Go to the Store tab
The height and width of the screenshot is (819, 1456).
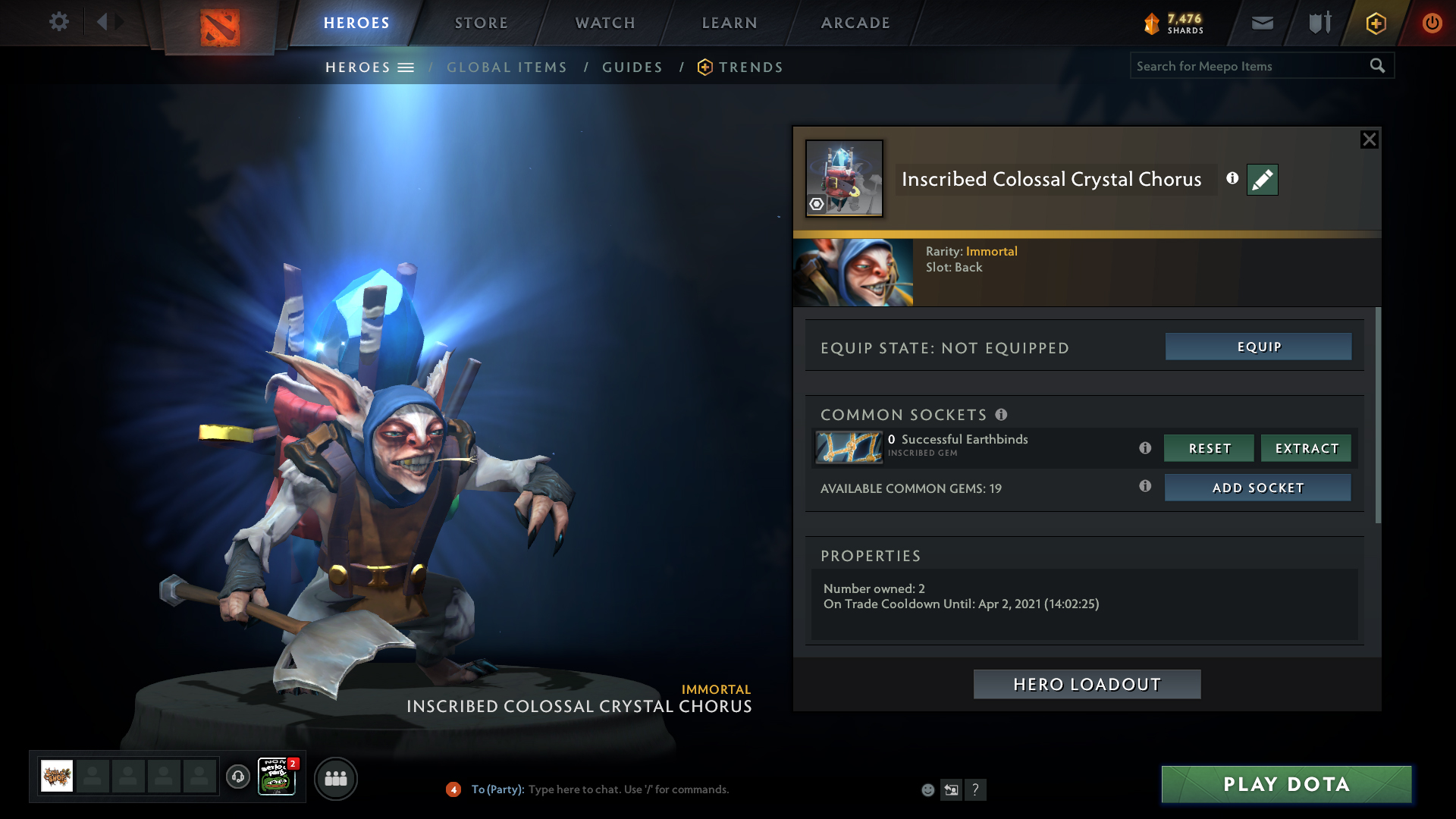tap(482, 23)
